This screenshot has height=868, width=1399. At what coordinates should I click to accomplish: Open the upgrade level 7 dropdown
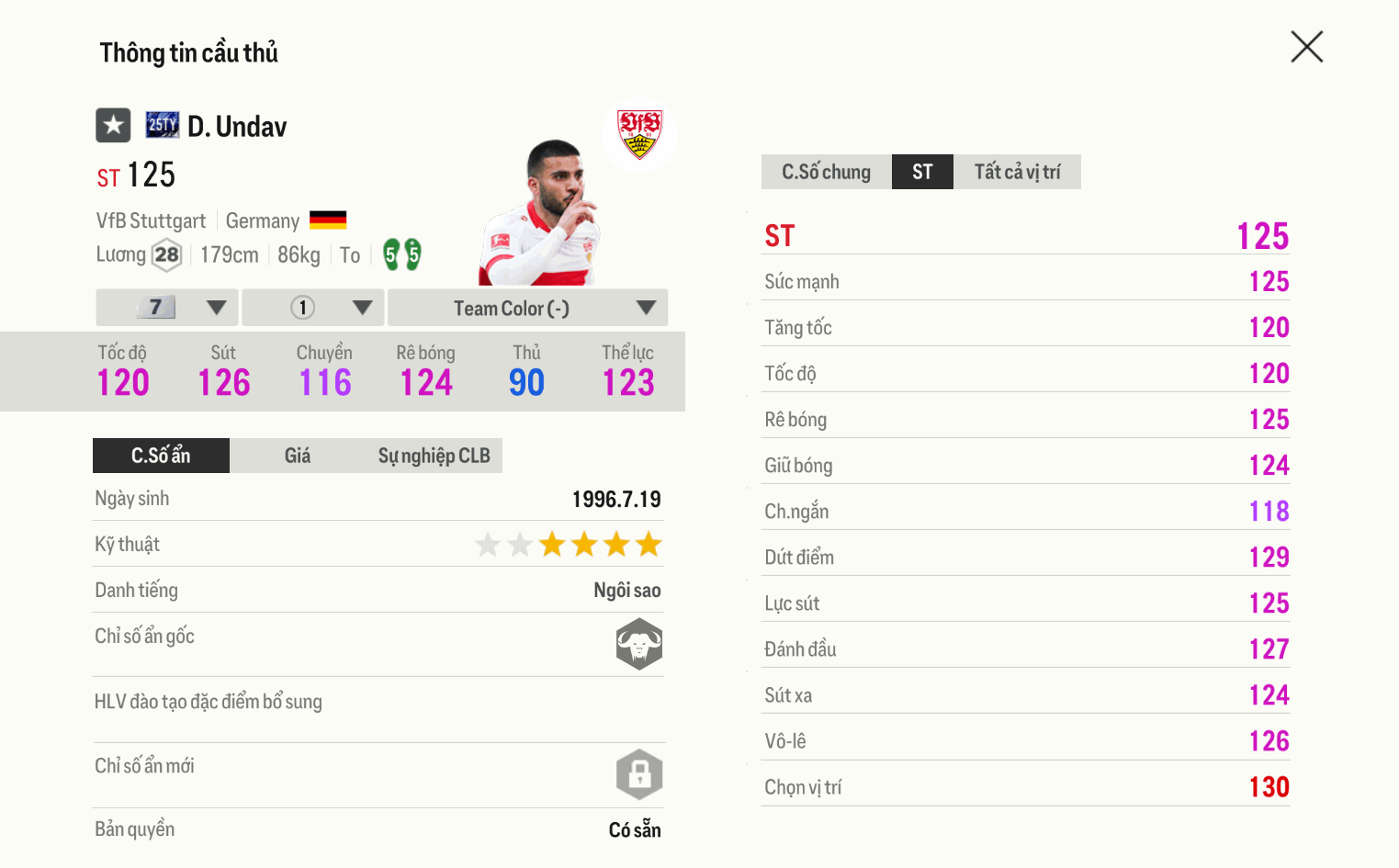(167, 308)
